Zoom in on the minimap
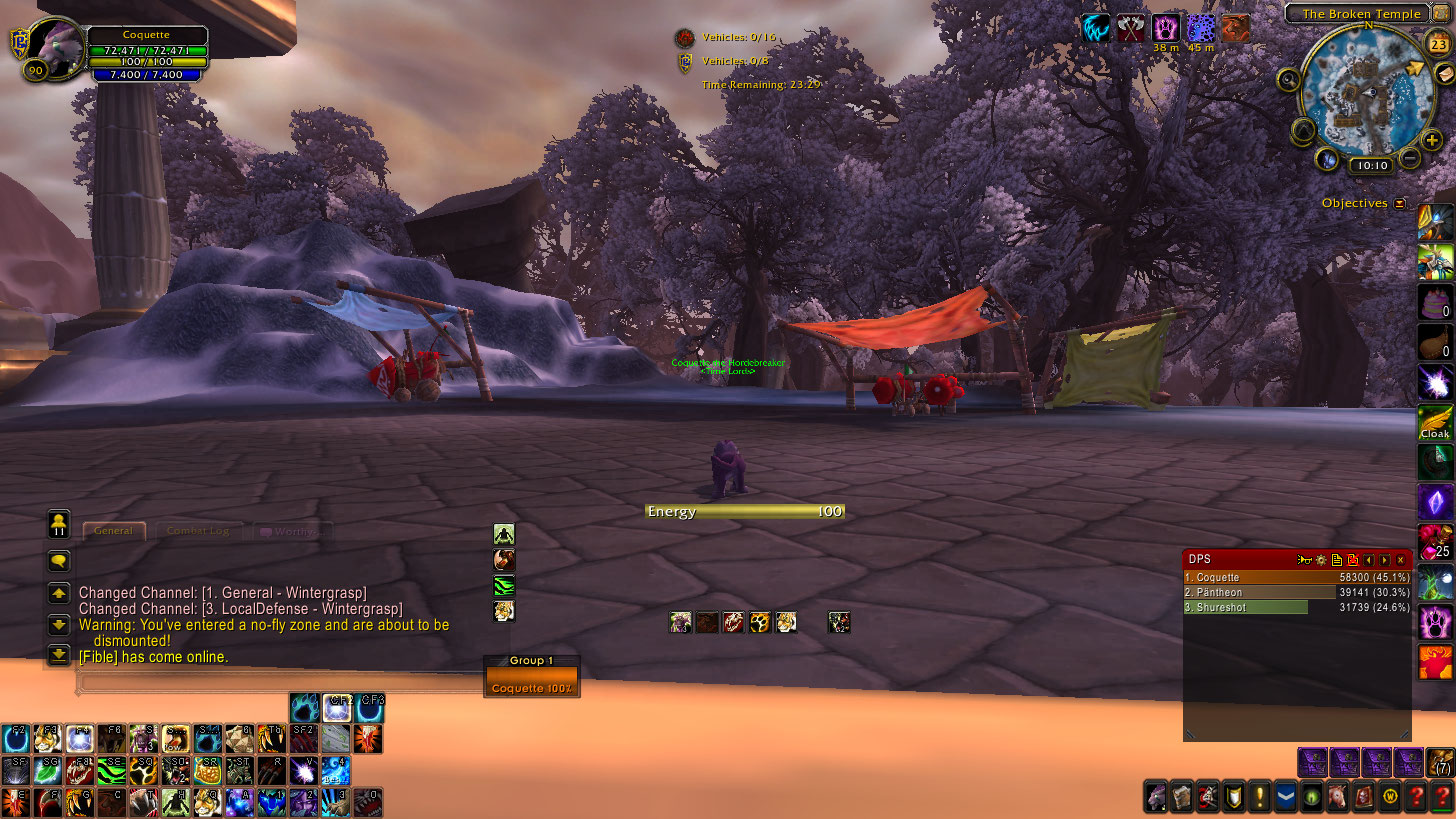Screen dimensions: 1456x819 1432,140
